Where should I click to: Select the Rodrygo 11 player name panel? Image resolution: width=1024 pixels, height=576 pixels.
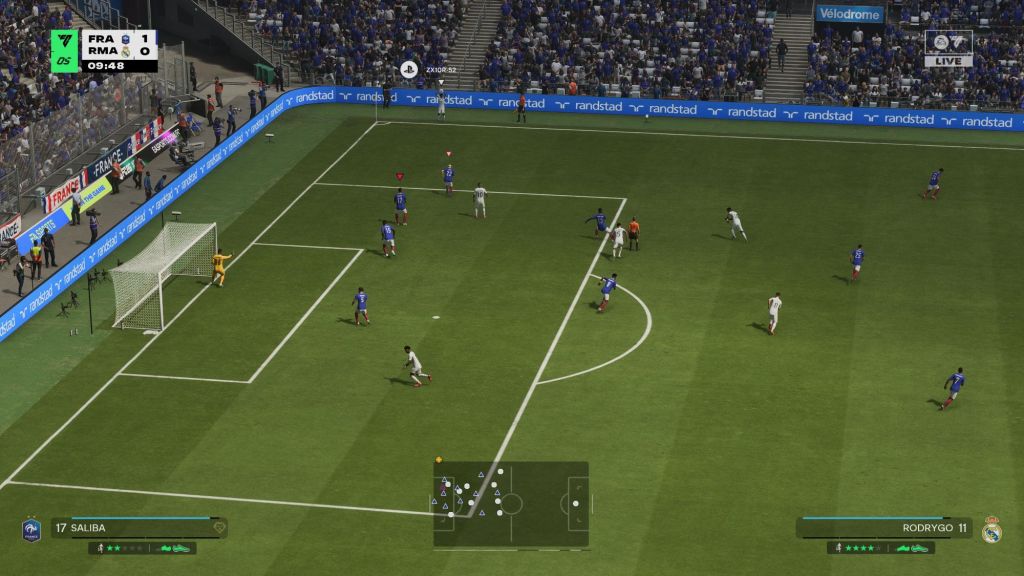coord(884,528)
